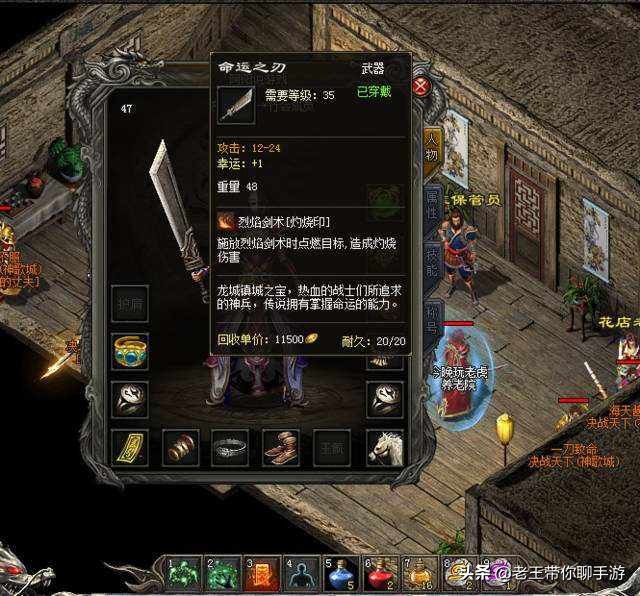This screenshot has height=596, width=640.
Task: Select the silver belt equipment slot
Action: coord(231,447)
